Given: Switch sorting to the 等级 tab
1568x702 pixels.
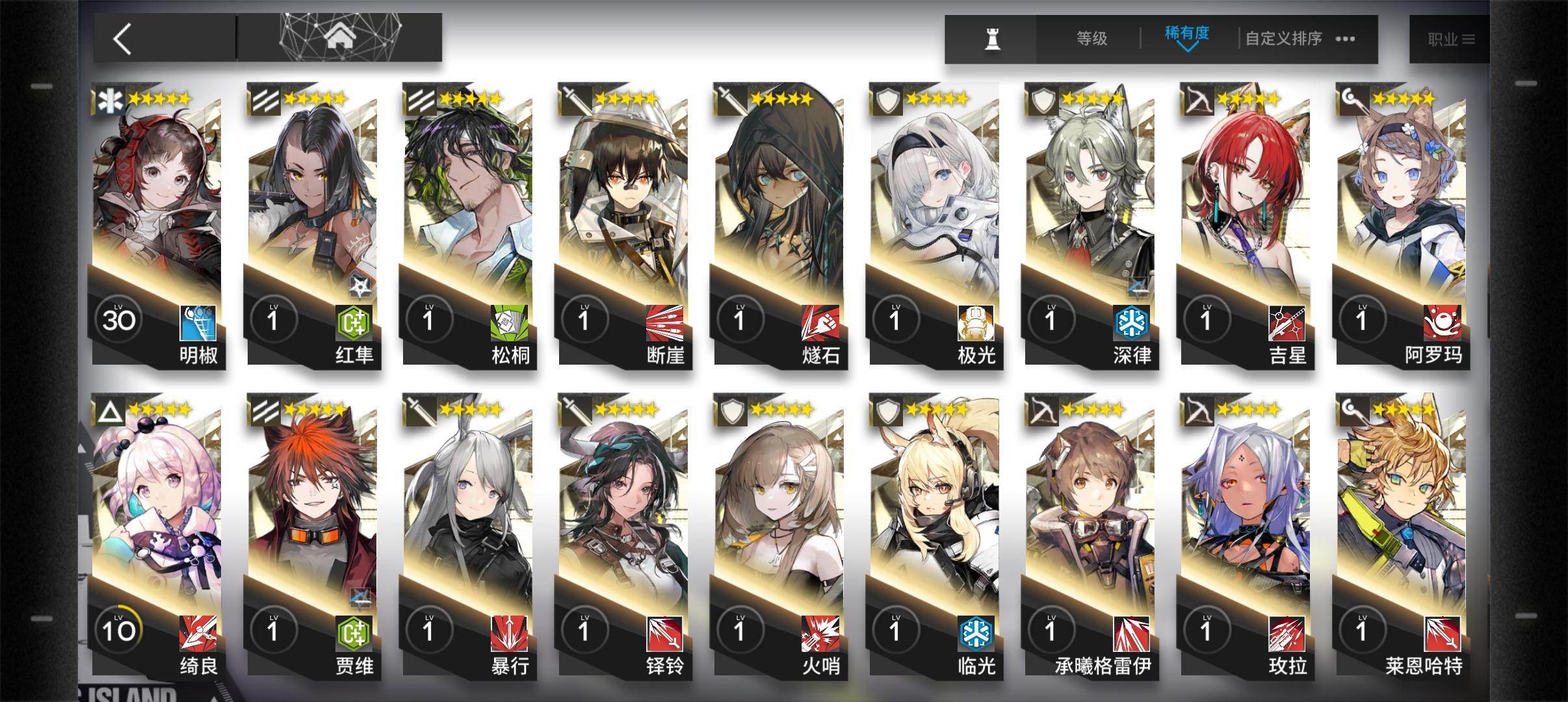Looking at the screenshot, I should coord(1090,39).
